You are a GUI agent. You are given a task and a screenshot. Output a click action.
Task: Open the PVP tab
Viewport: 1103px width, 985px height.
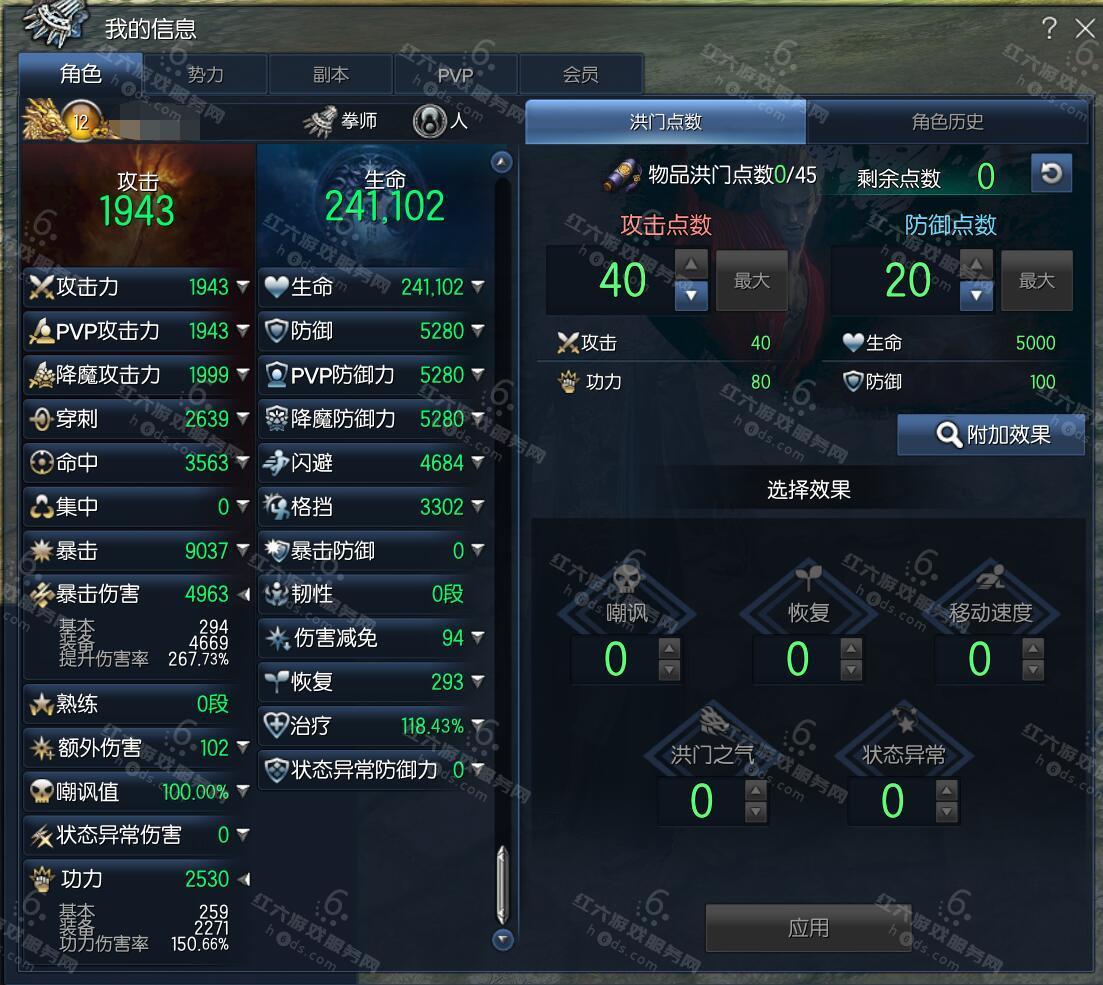tap(455, 75)
